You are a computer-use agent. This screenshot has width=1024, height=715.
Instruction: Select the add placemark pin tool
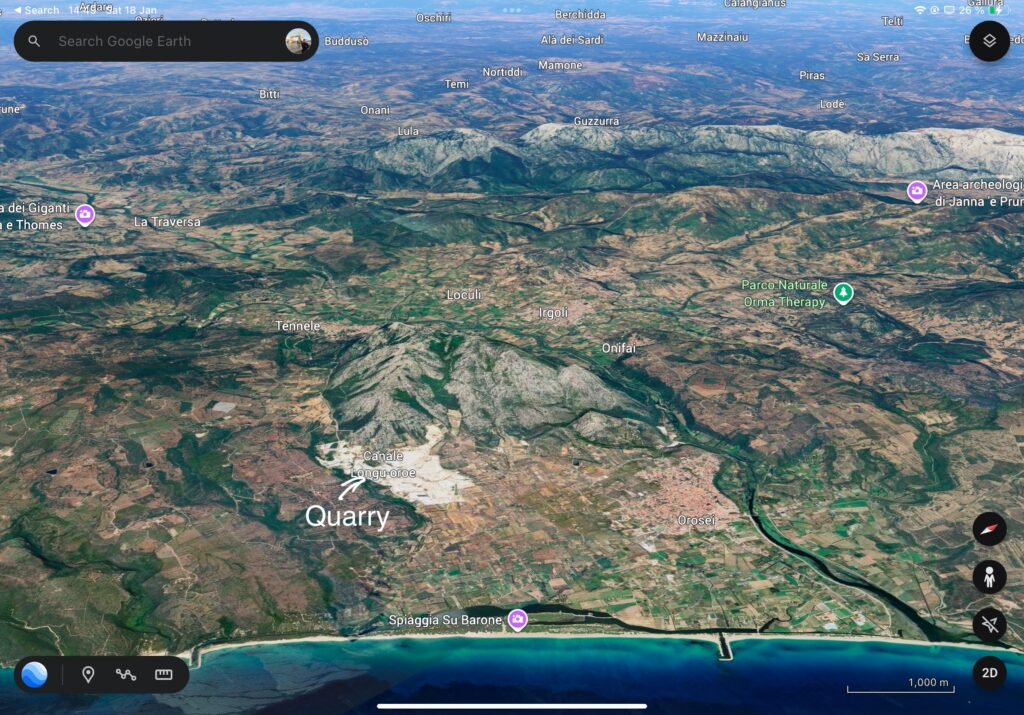(88, 674)
